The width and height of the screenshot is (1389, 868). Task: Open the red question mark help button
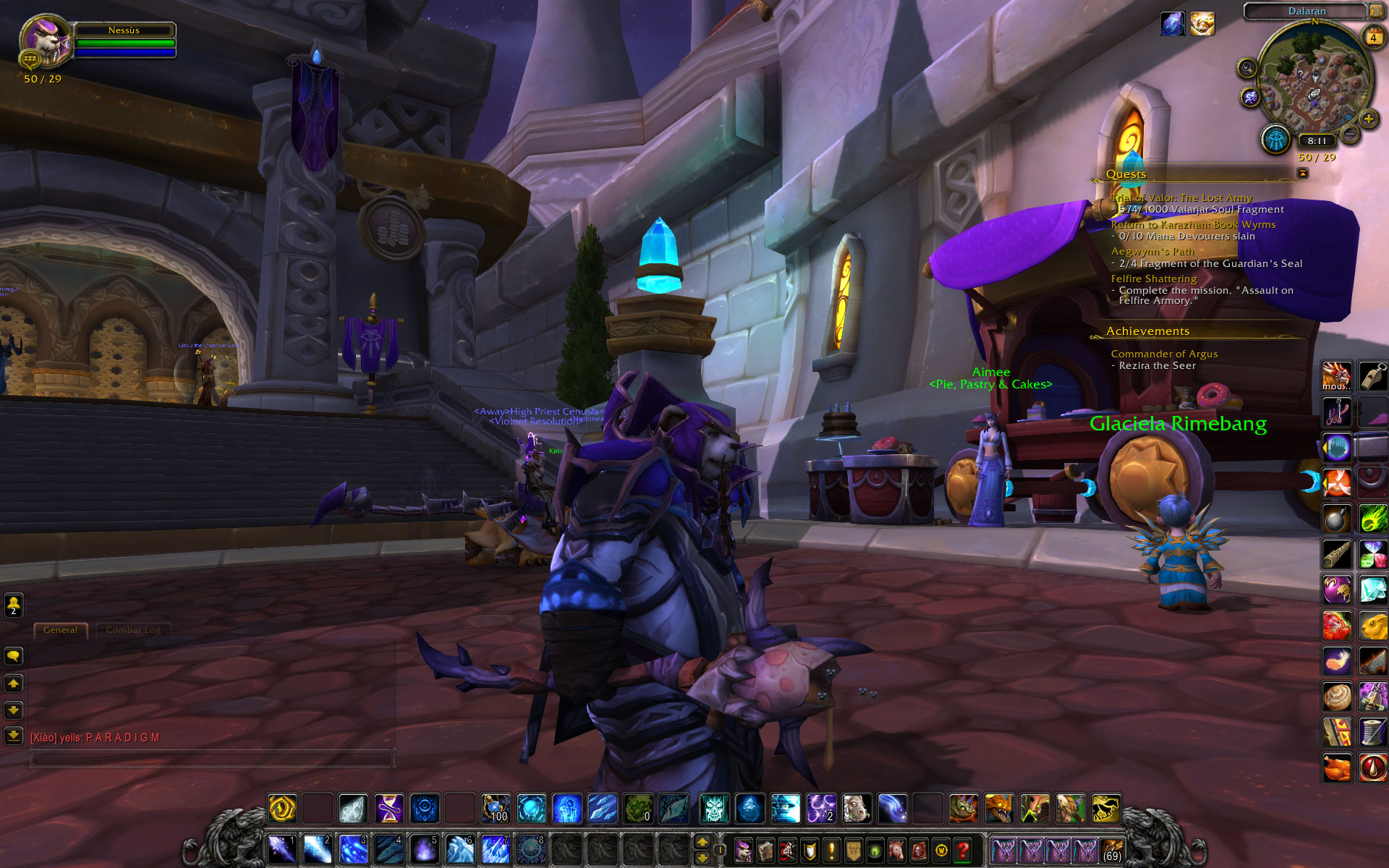tap(962, 850)
